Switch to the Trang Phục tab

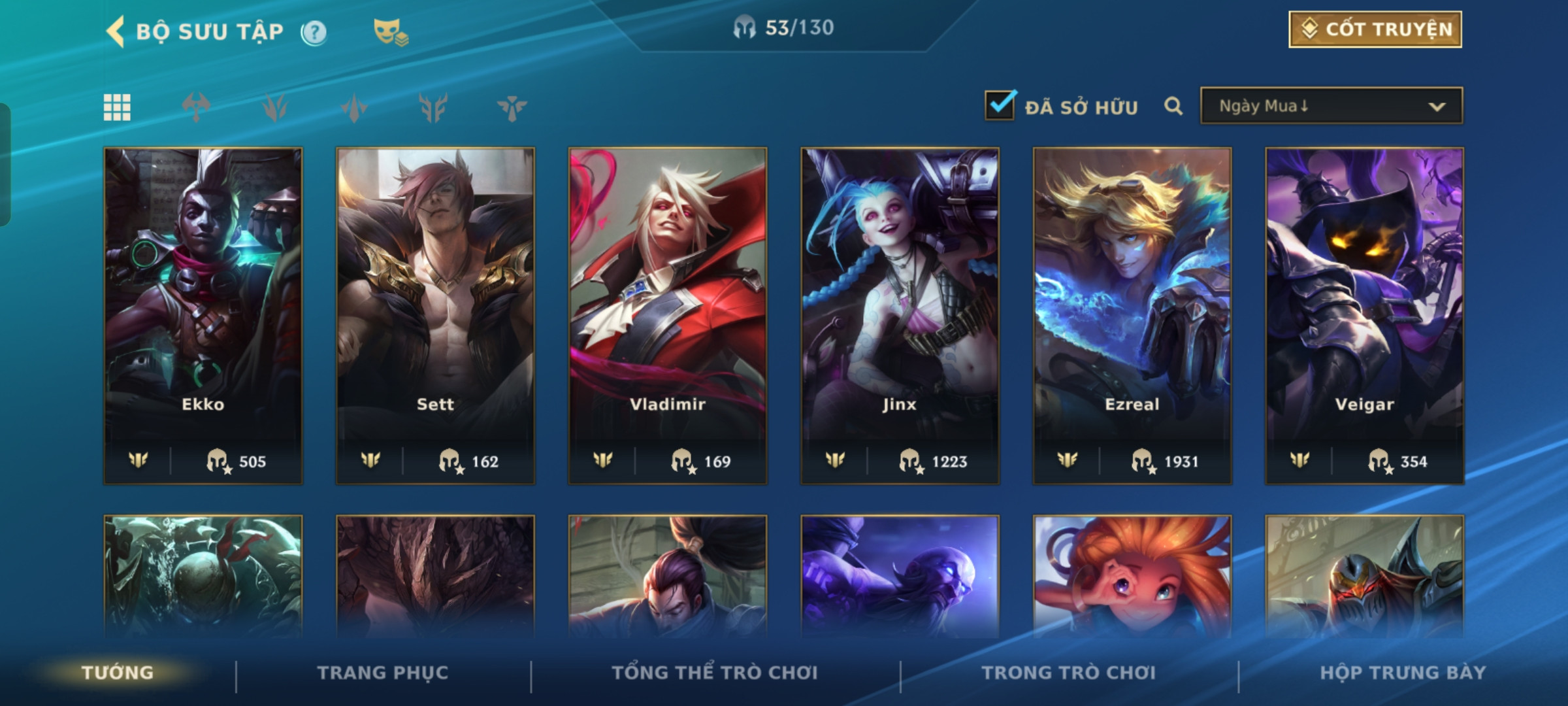point(383,673)
